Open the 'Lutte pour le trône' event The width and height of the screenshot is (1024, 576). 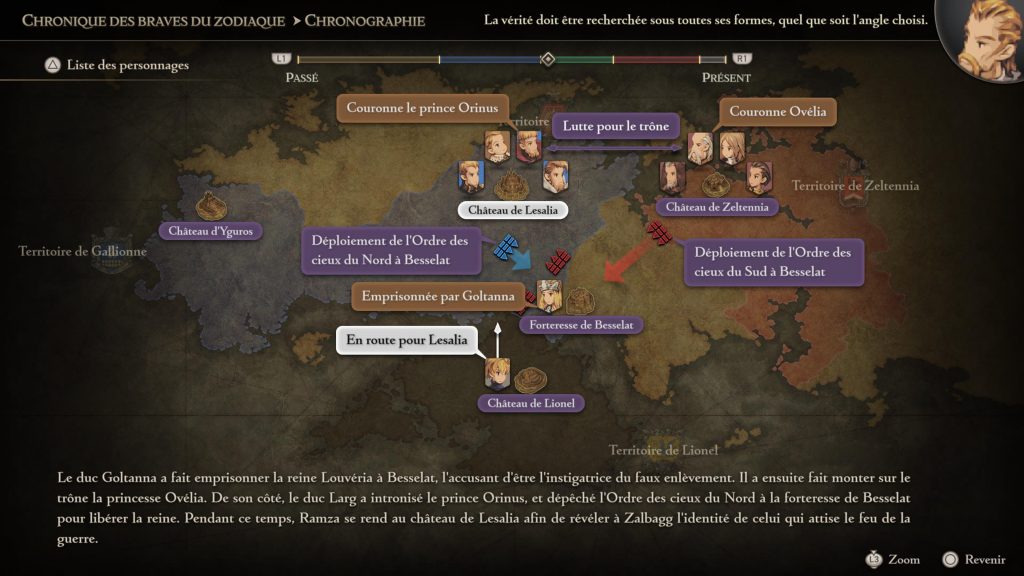[x=615, y=127]
